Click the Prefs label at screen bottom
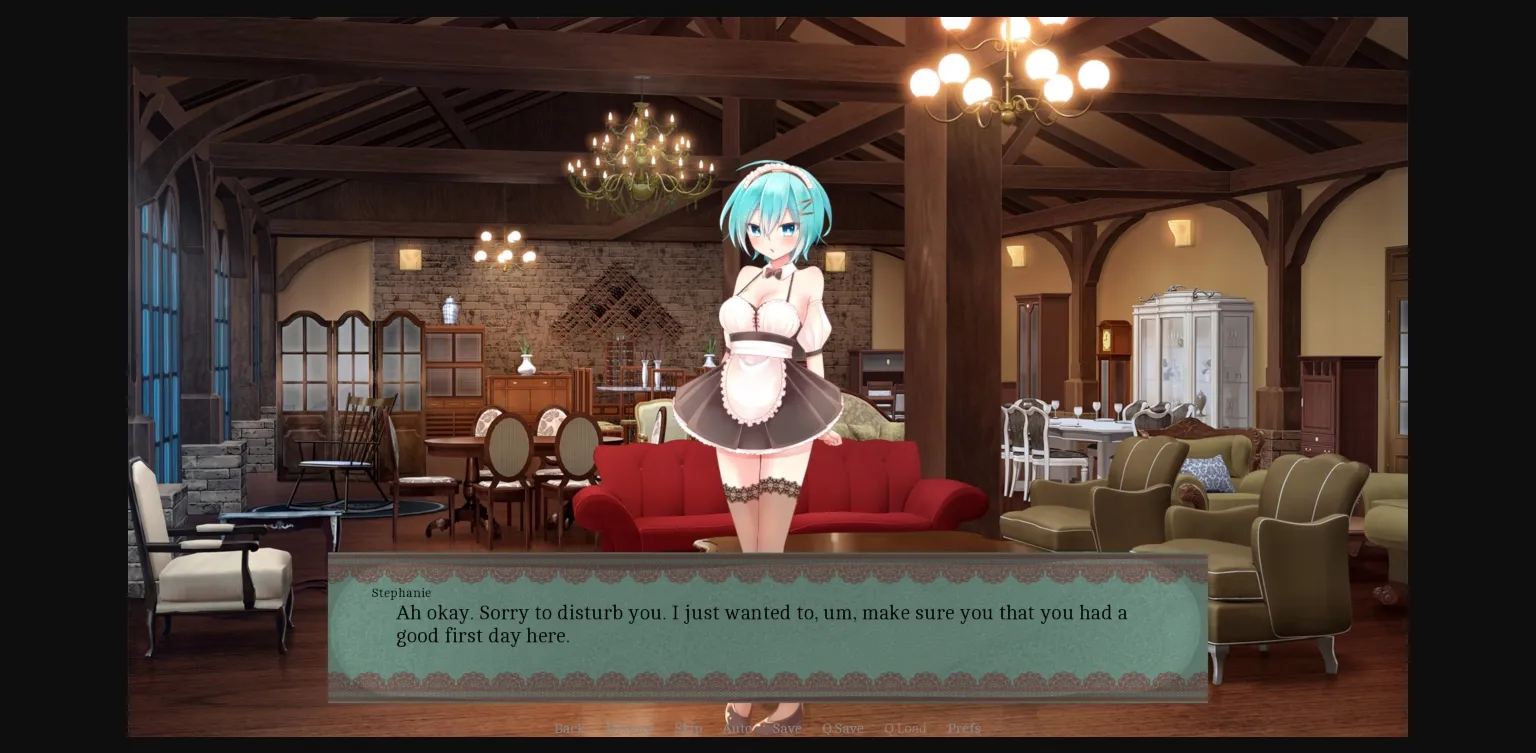The width and height of the screenshot is (1536, 753). coord(963,728)
